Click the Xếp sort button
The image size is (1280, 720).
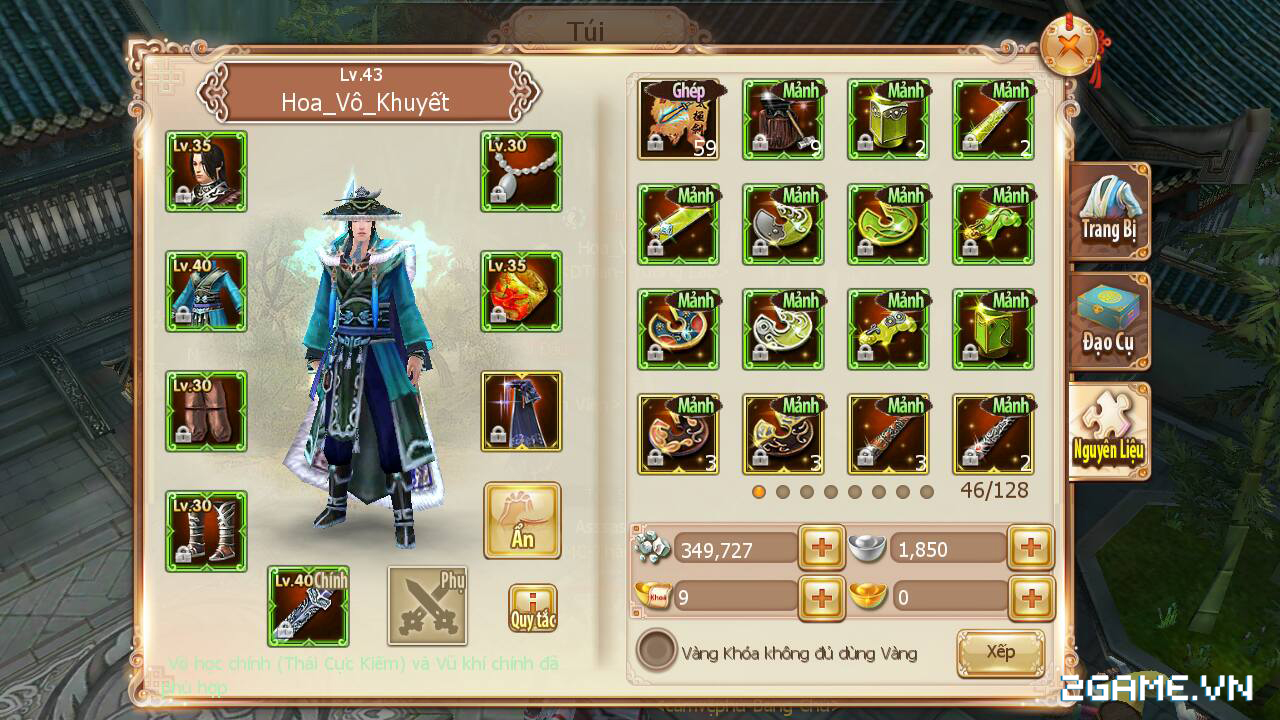1000,652
